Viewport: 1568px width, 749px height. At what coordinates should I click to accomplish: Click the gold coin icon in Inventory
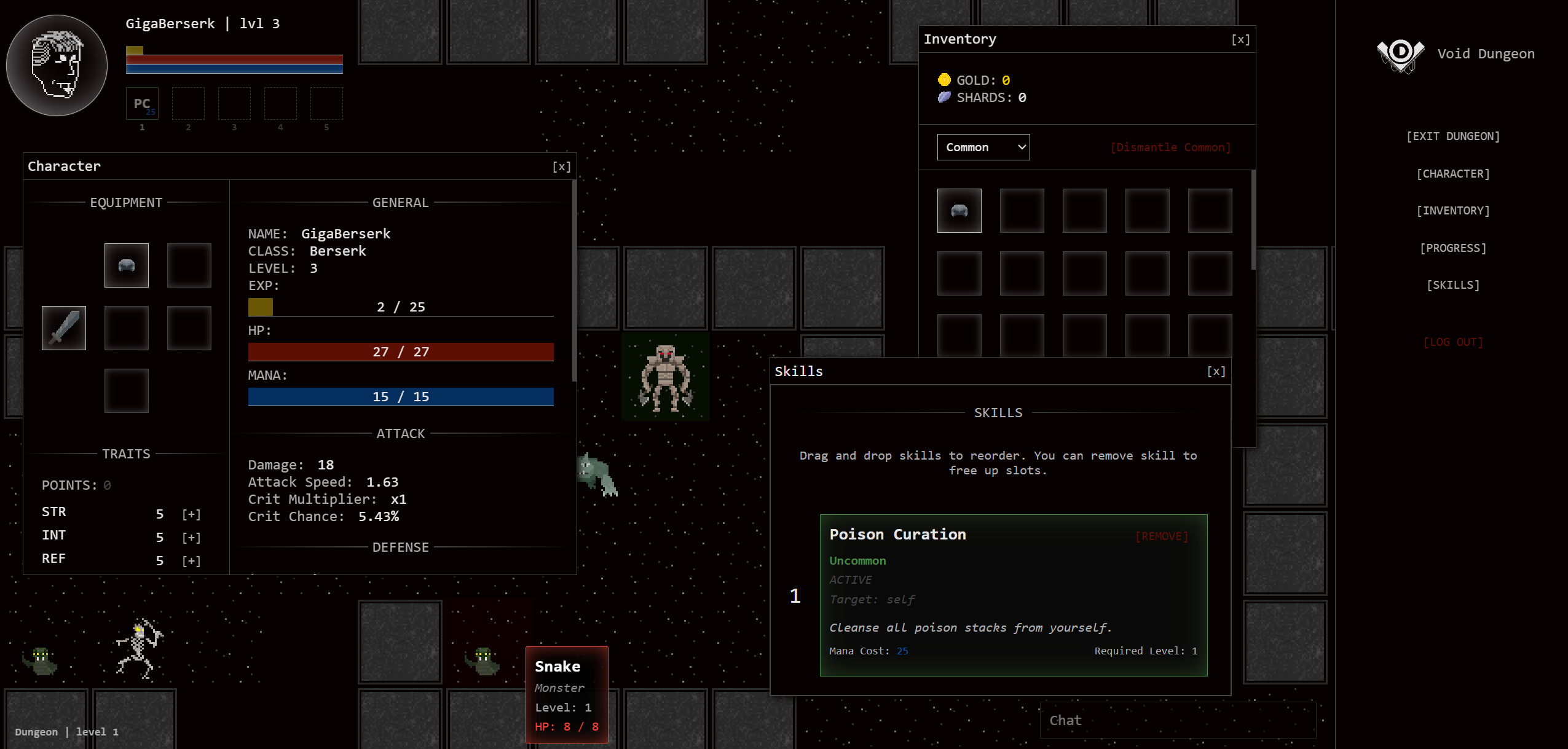tap(945, 79)
